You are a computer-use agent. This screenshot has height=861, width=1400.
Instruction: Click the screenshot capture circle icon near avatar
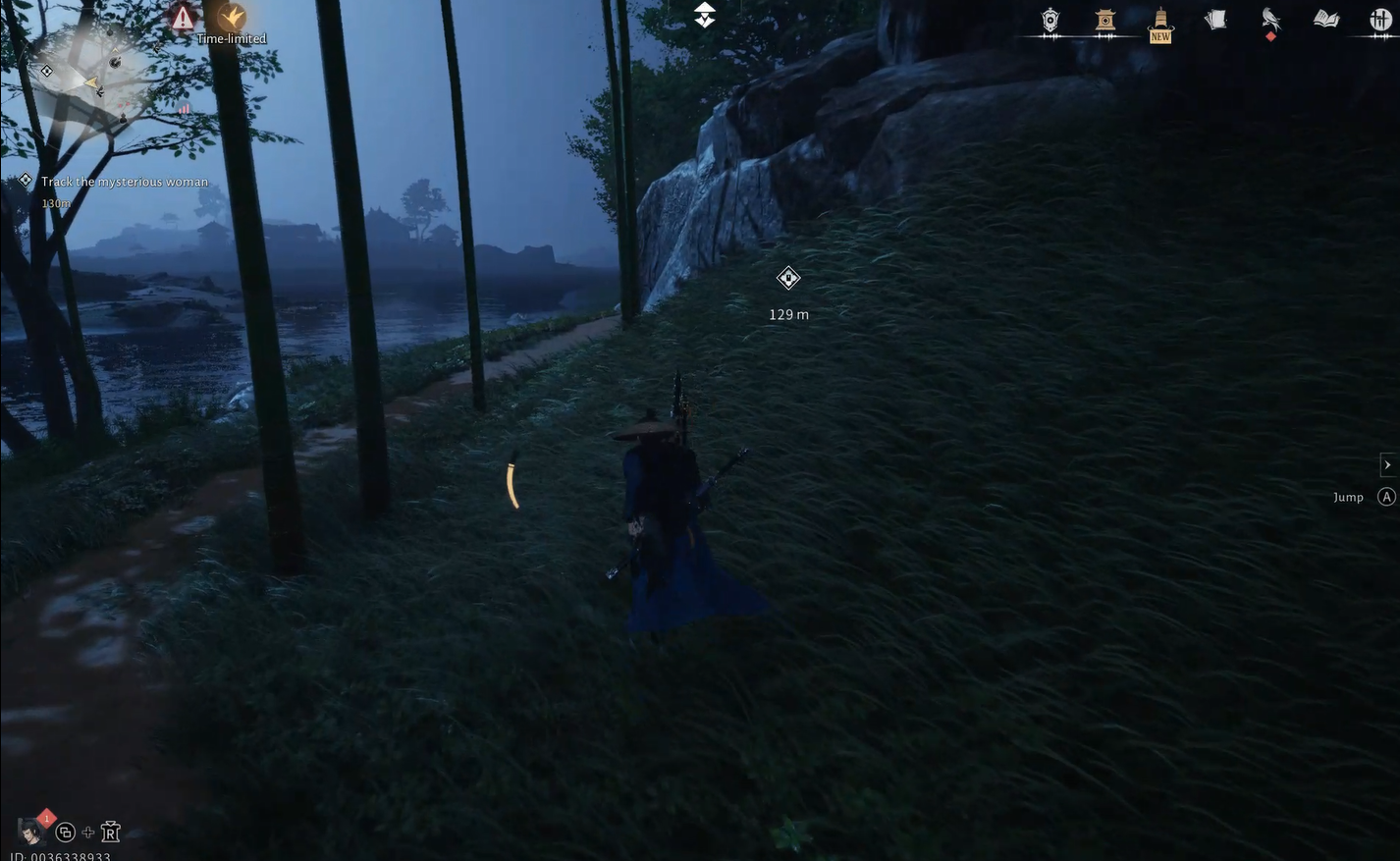coord(59,830)
